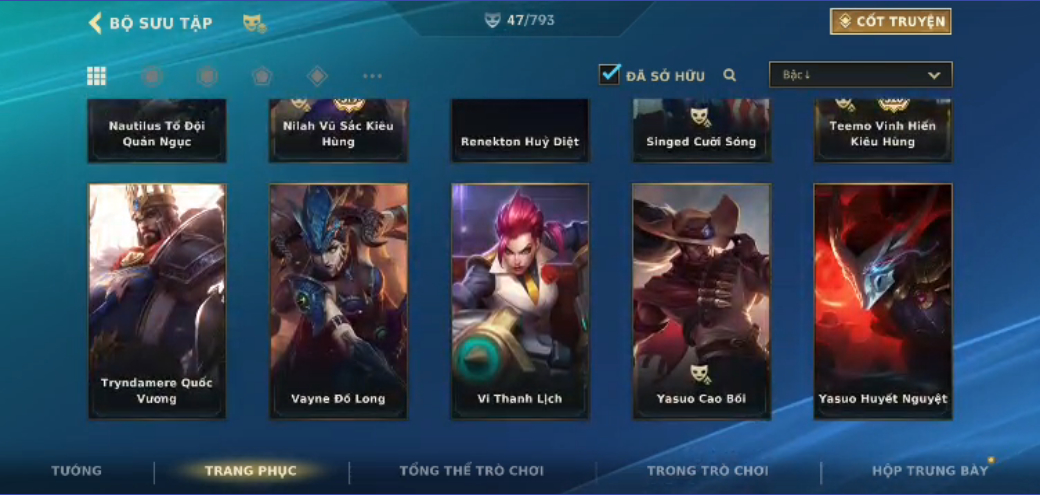Pick the Vi Thanh Lịch skin card
Viewport: 1040px width, 495px height.
(x=520, y=300)
